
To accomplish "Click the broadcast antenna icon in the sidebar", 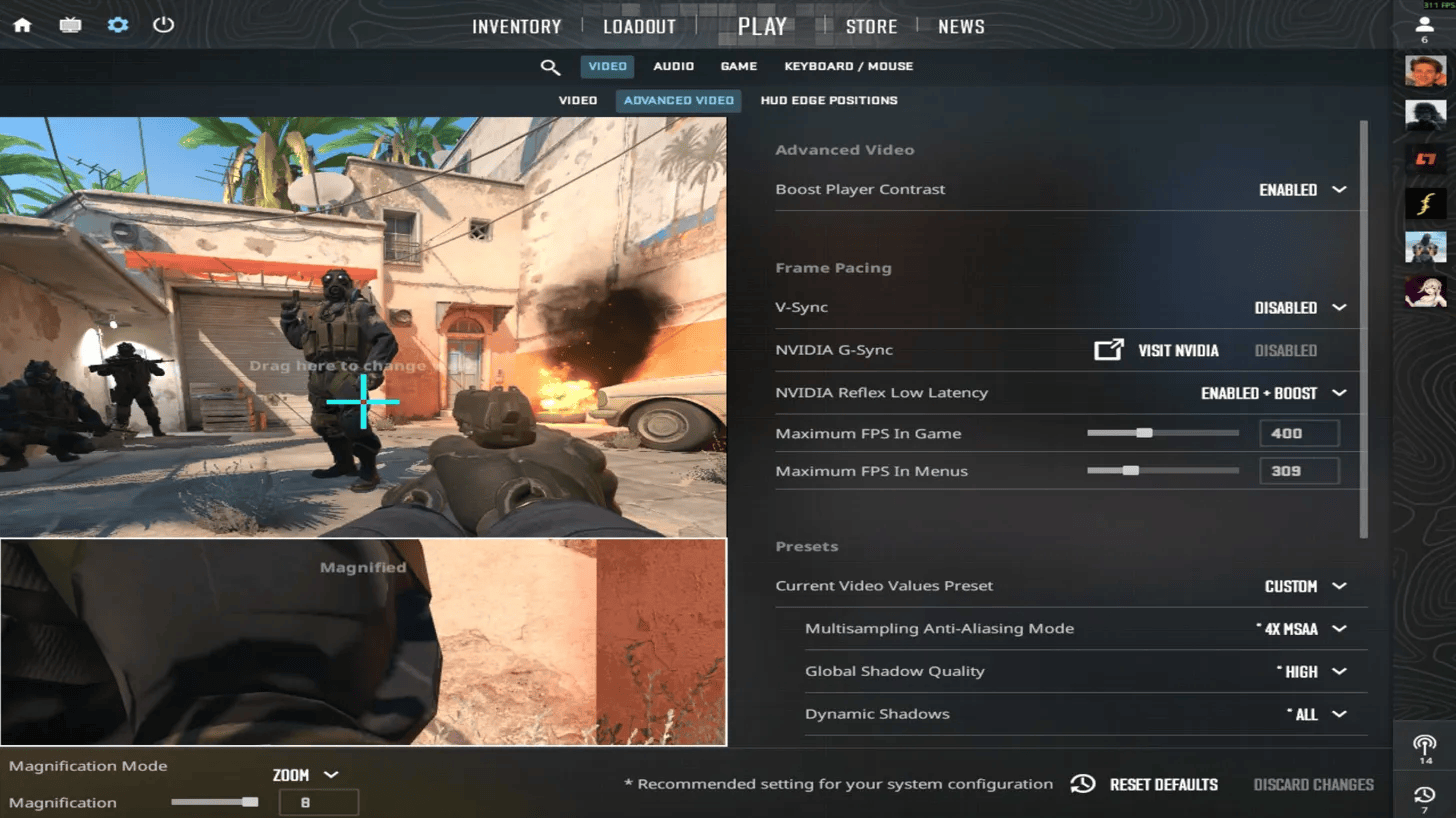I will [x=1424, y=744].
